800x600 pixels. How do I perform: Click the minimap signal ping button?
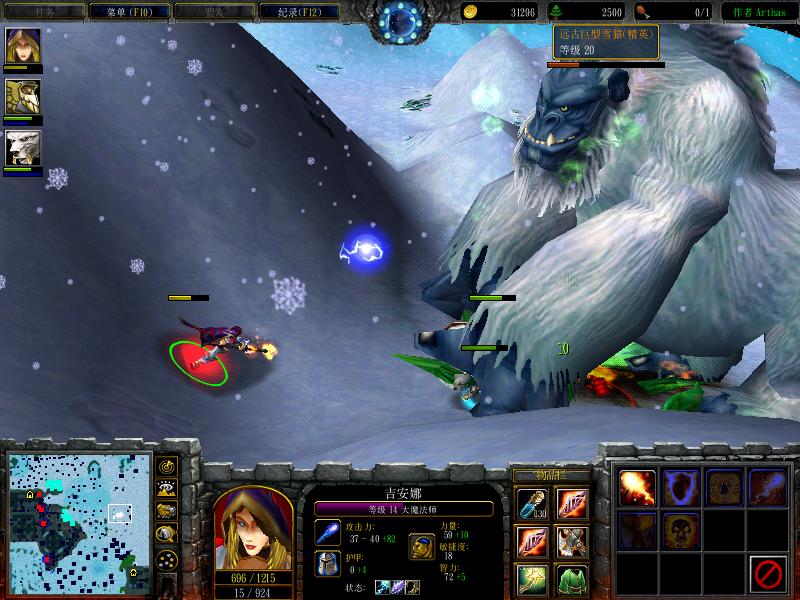pos(166,466)
